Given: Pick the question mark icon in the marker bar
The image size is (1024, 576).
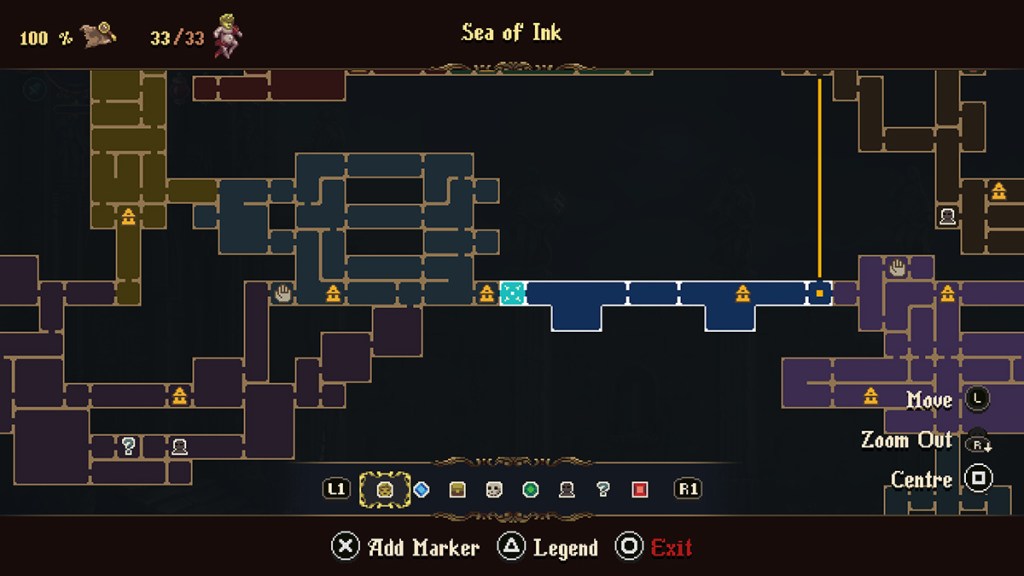Looking at the screenshot, I should point(603,490).
